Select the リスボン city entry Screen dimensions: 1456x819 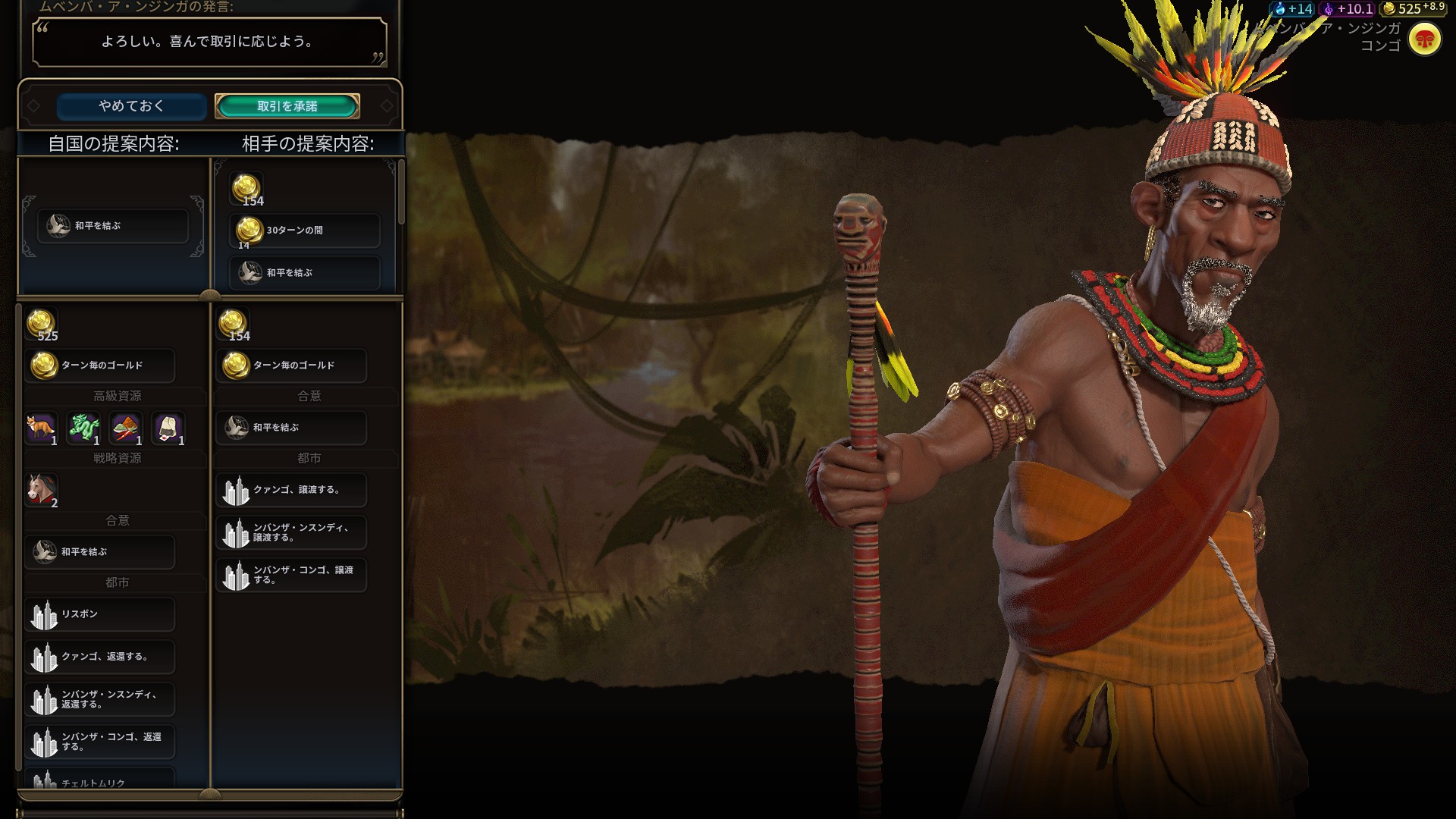coord(100,614)
